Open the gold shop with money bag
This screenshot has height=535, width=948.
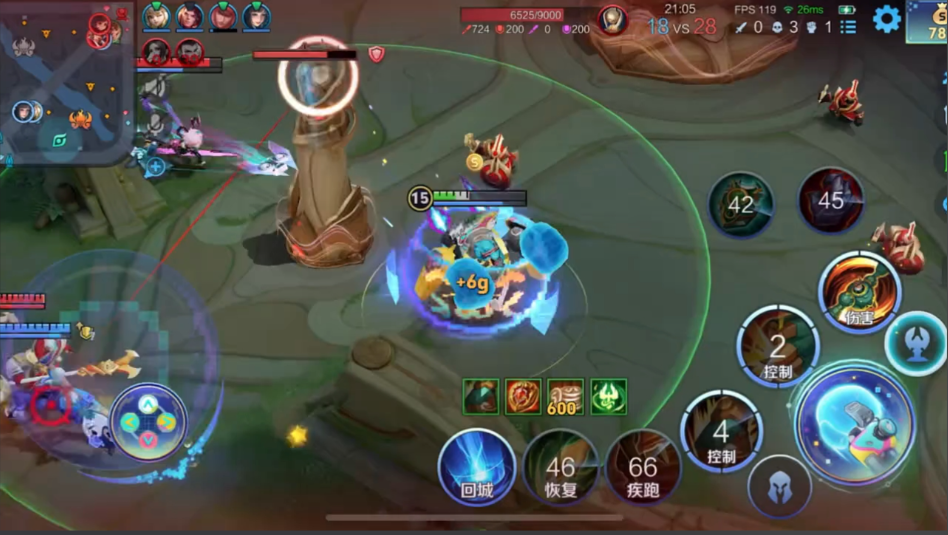pyautogui.click(x=927, y=21)
